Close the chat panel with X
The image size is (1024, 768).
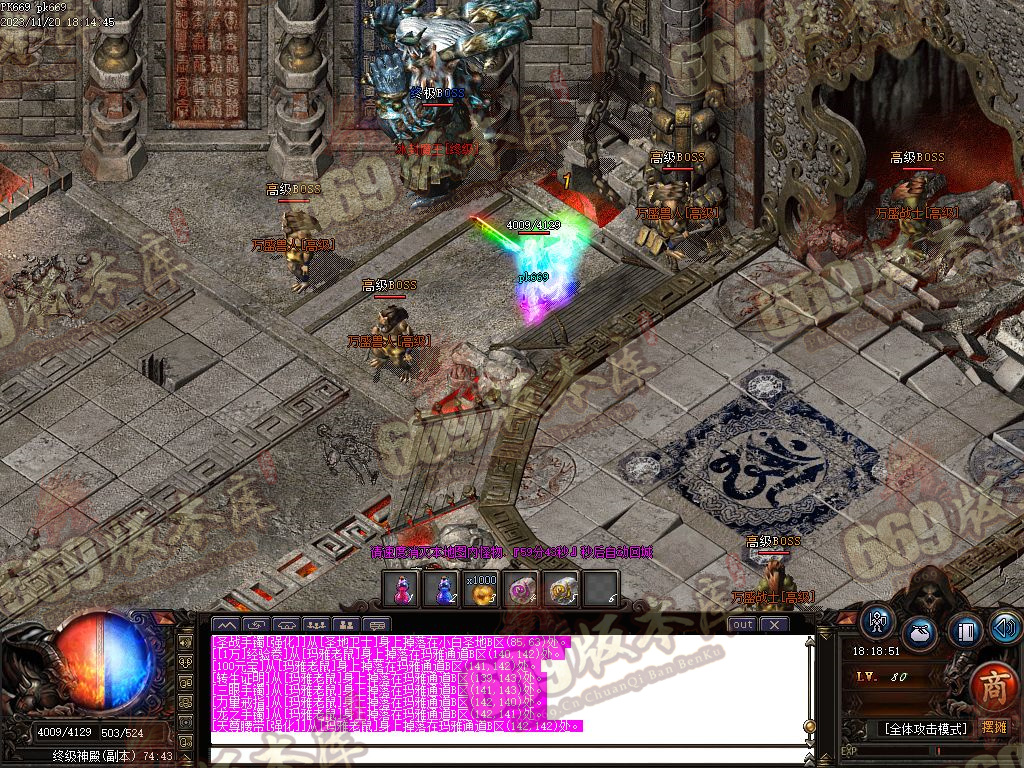pos(774,625)
